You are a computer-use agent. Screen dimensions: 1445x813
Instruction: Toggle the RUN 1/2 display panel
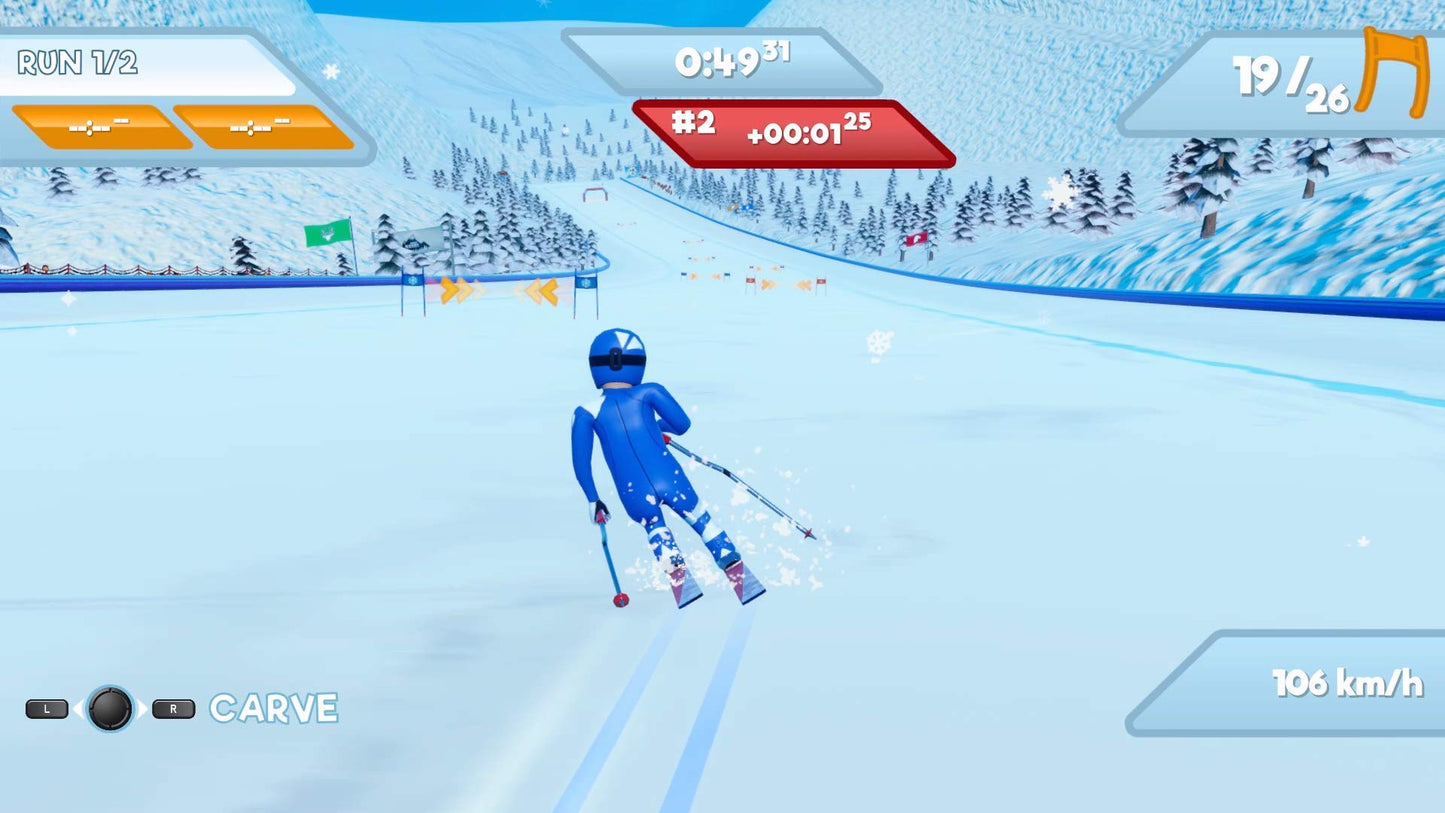150,64
